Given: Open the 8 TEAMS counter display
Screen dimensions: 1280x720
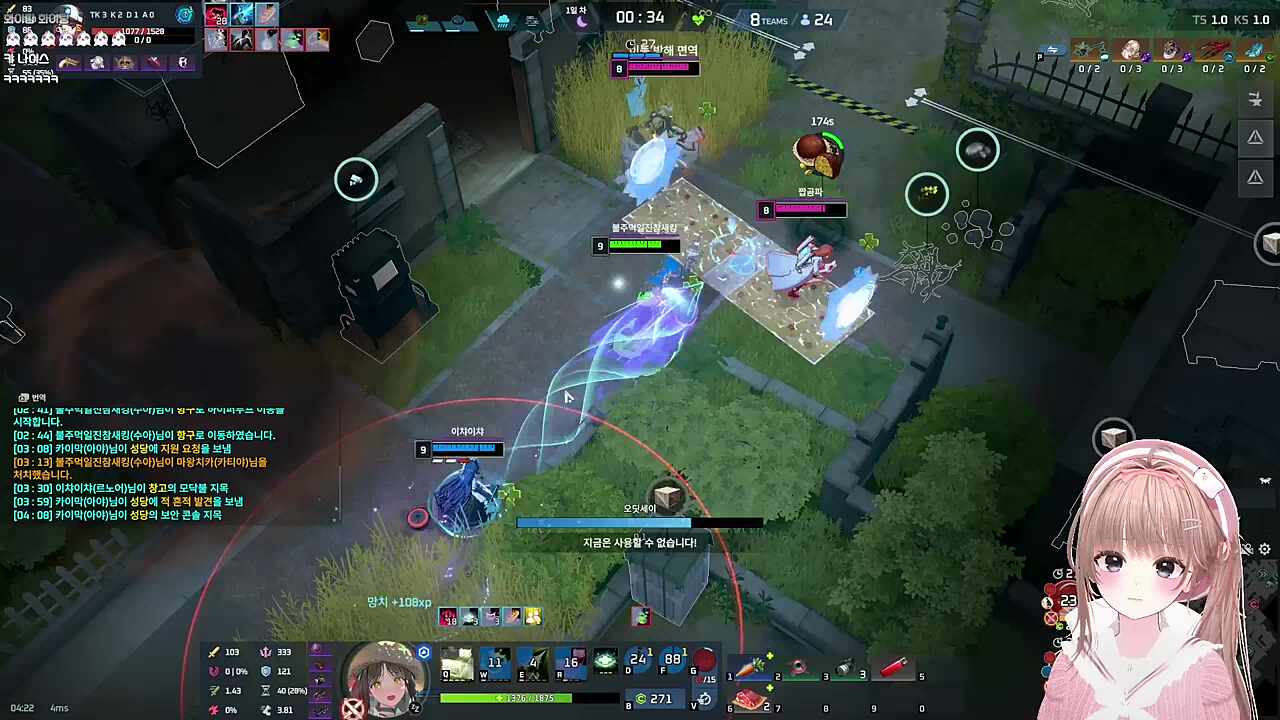Looking at the screenshot, I should click(x=769, y=19).
